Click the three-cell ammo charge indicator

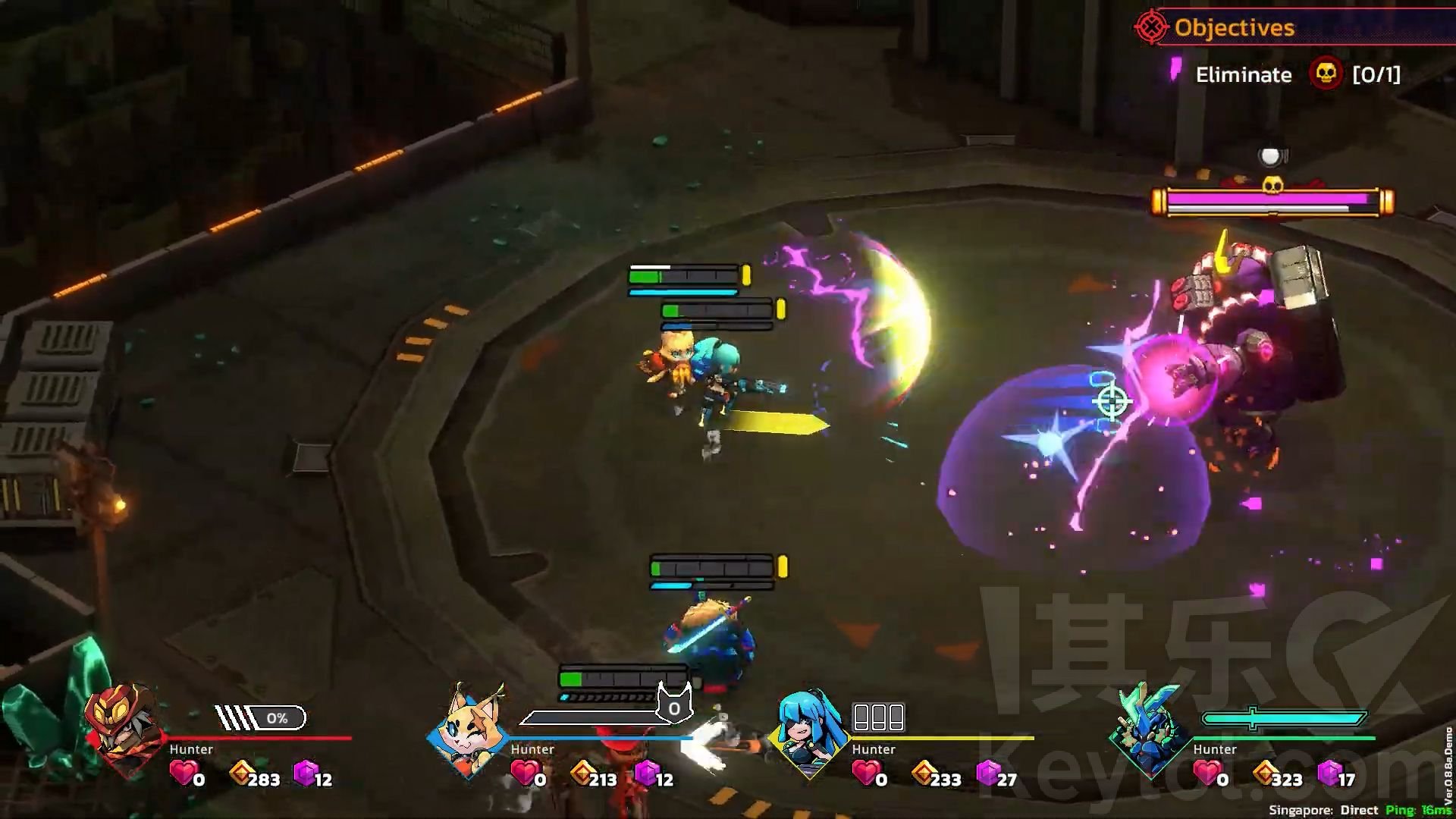(878, 716)
